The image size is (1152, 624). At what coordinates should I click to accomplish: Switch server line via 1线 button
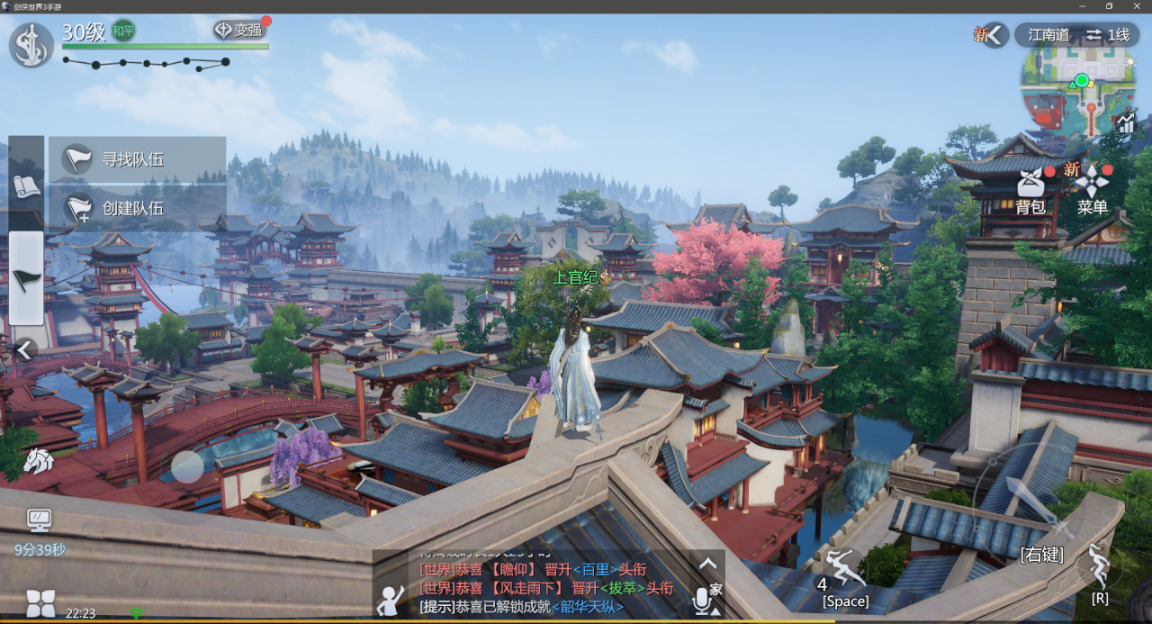tap(1108, 35)
